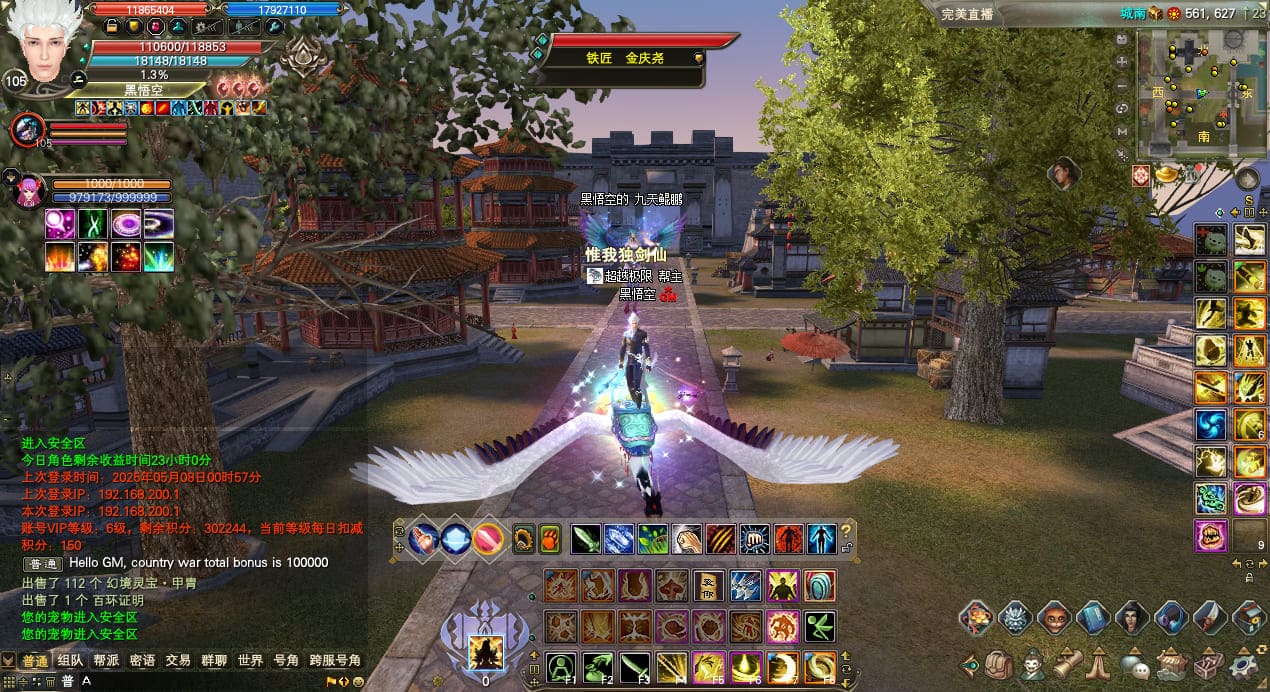Use the blue spiral skill in side bar

coord(1211,426)
